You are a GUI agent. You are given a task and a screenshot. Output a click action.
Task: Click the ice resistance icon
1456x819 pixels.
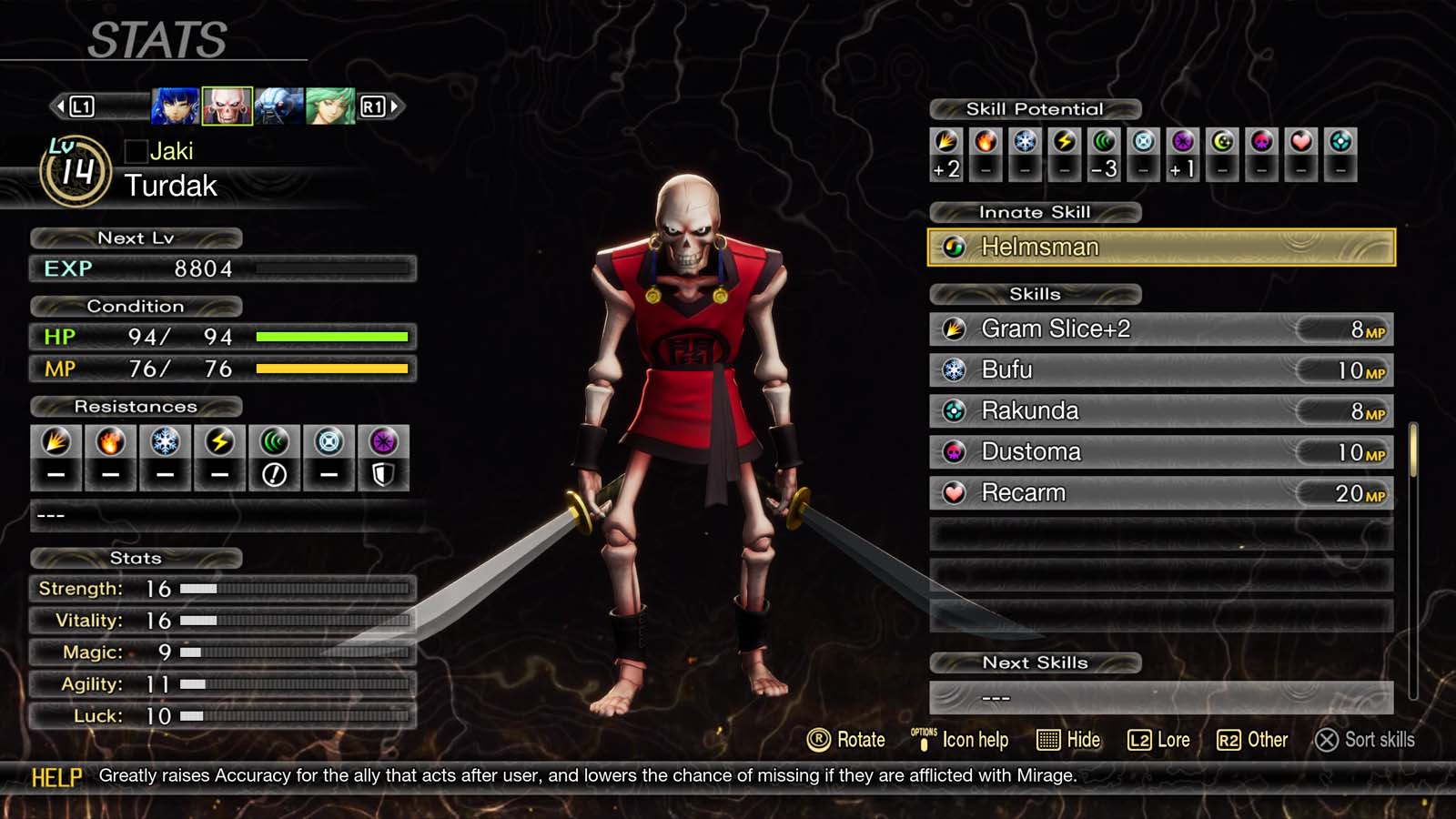click(165, 443)
